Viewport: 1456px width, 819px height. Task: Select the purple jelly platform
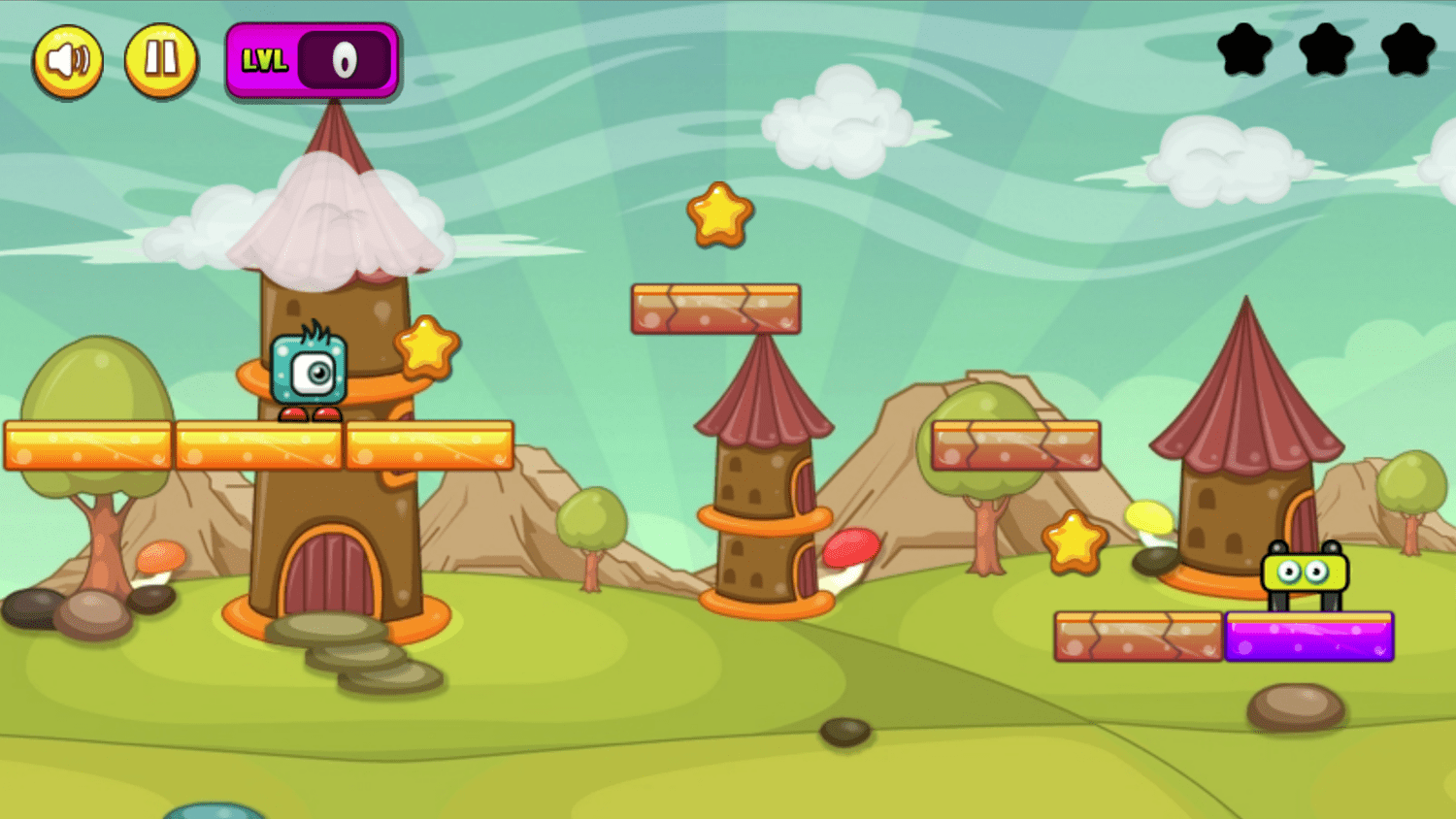[x=1308, y=638]
